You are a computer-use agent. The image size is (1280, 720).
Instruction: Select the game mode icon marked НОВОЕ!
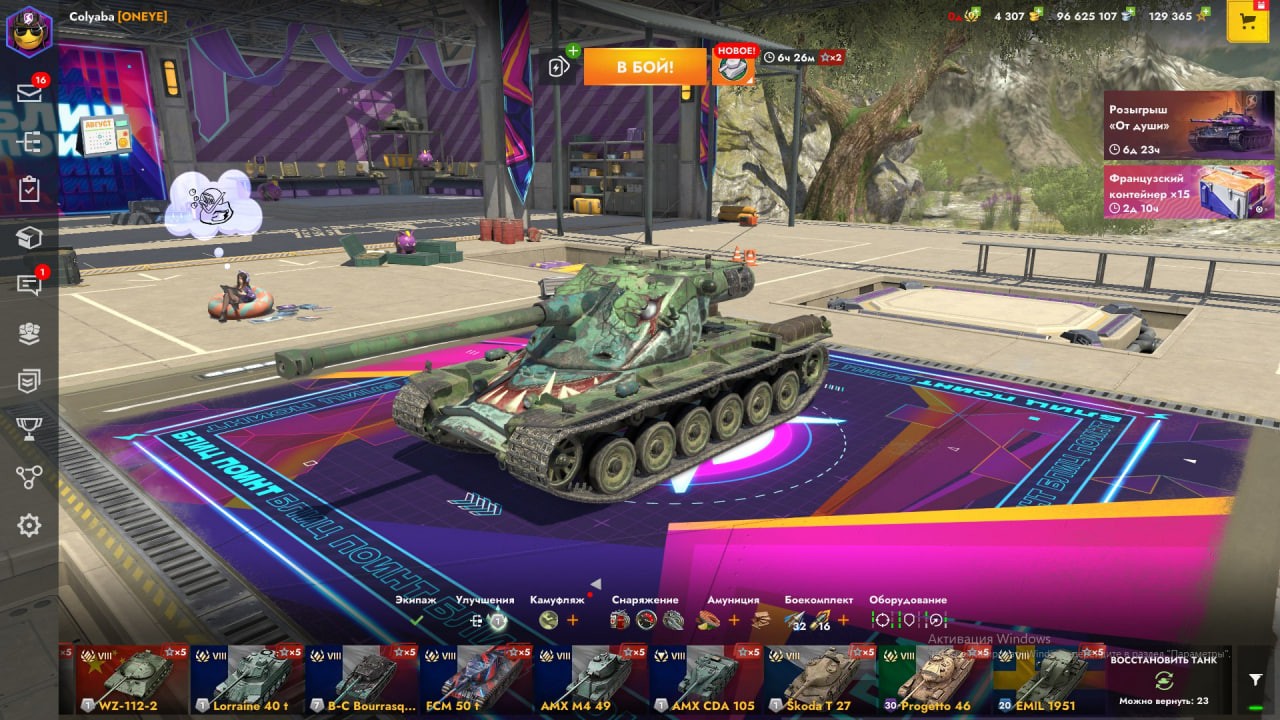[733, 66]
